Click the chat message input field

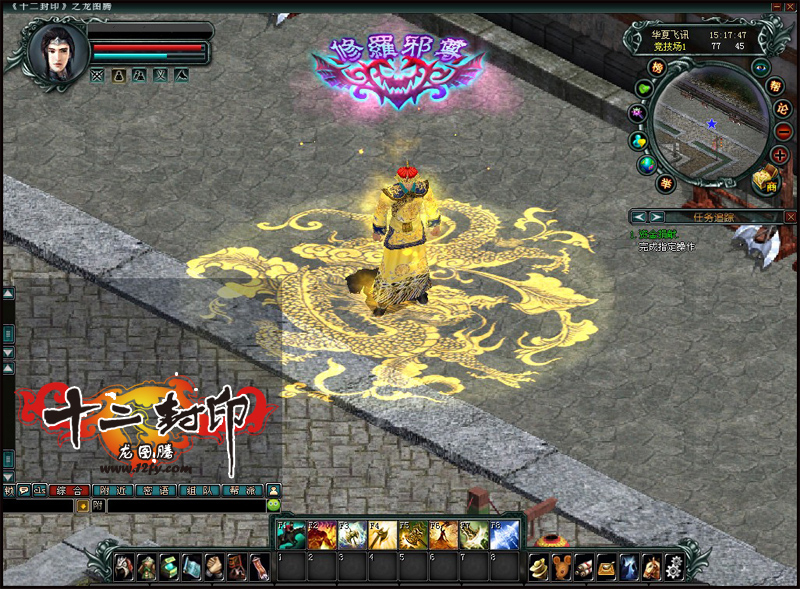coord(185,506)
